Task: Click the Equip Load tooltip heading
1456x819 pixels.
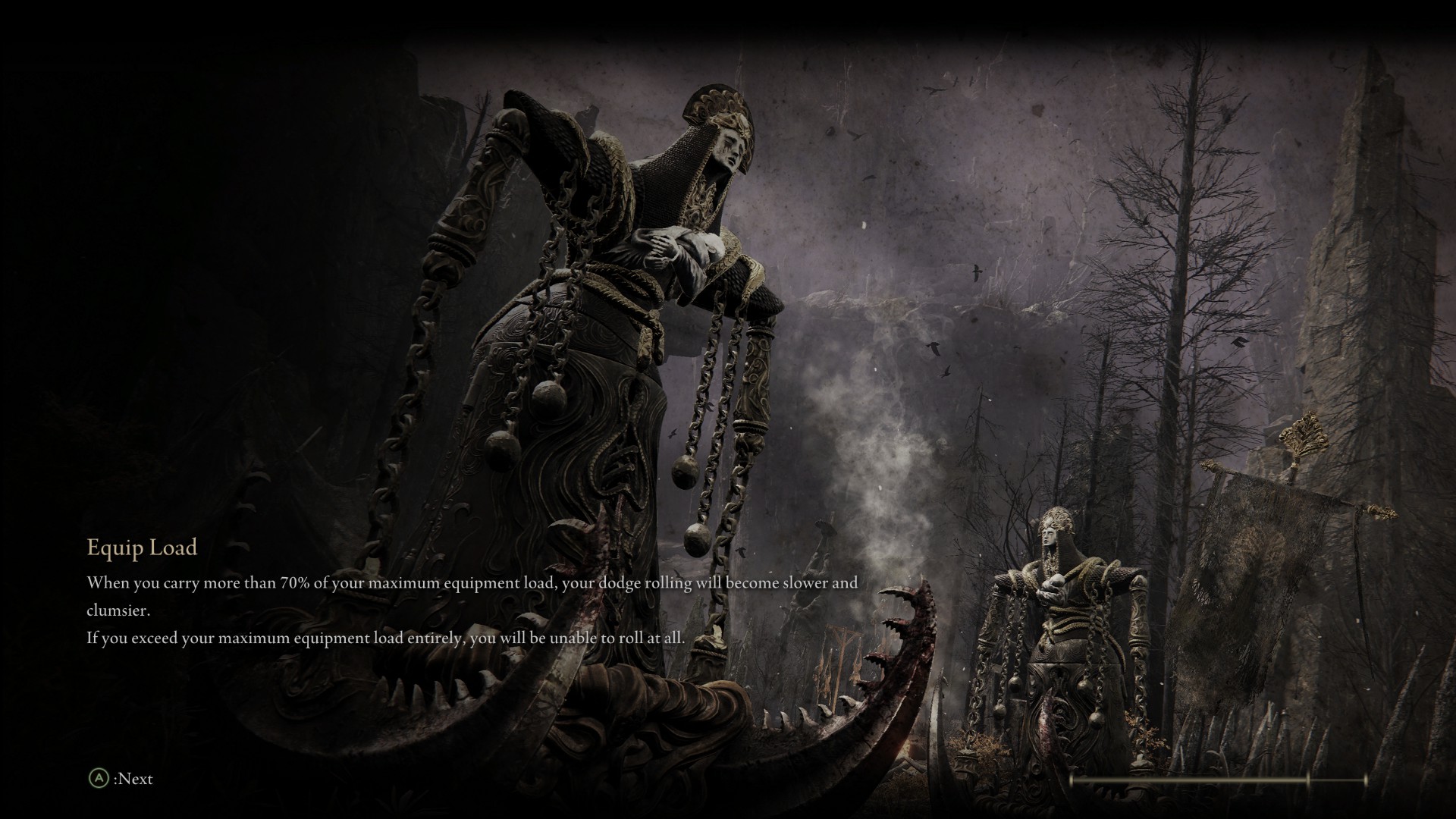Action: tap(141, 548)
